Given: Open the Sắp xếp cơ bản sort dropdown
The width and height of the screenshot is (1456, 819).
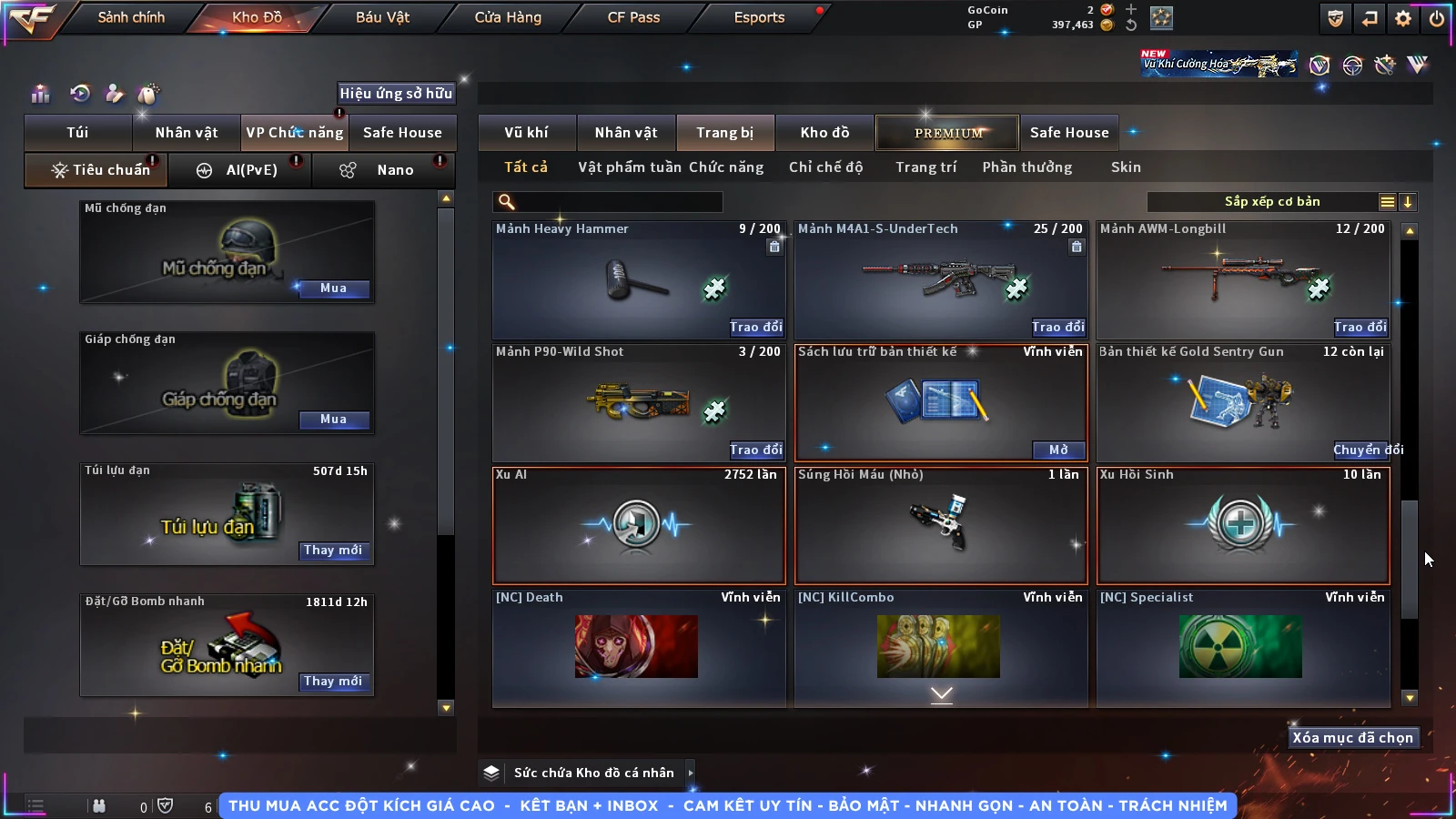Looking at the screenshot, I should [1271, 202].
